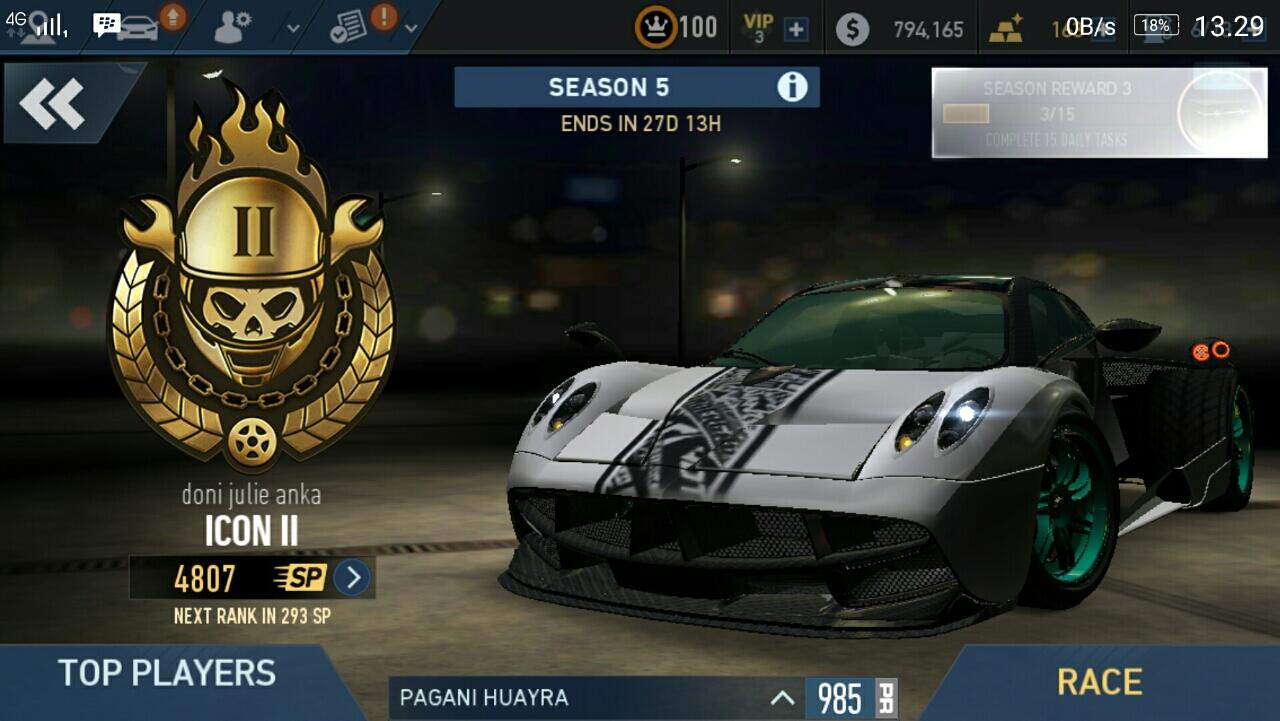The width and height of the screenshot is (1280, 721).
Task: Click the arrow next to 4807 SP
Action: coord(351,578)
